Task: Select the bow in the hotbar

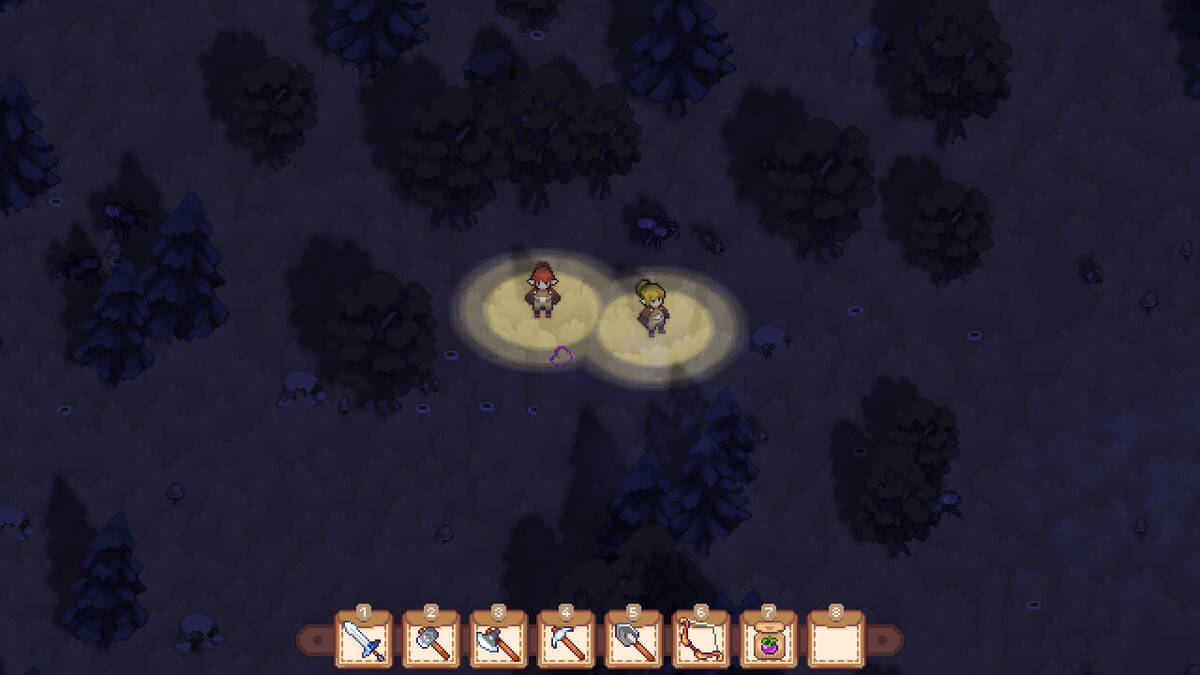Action: 701,641
